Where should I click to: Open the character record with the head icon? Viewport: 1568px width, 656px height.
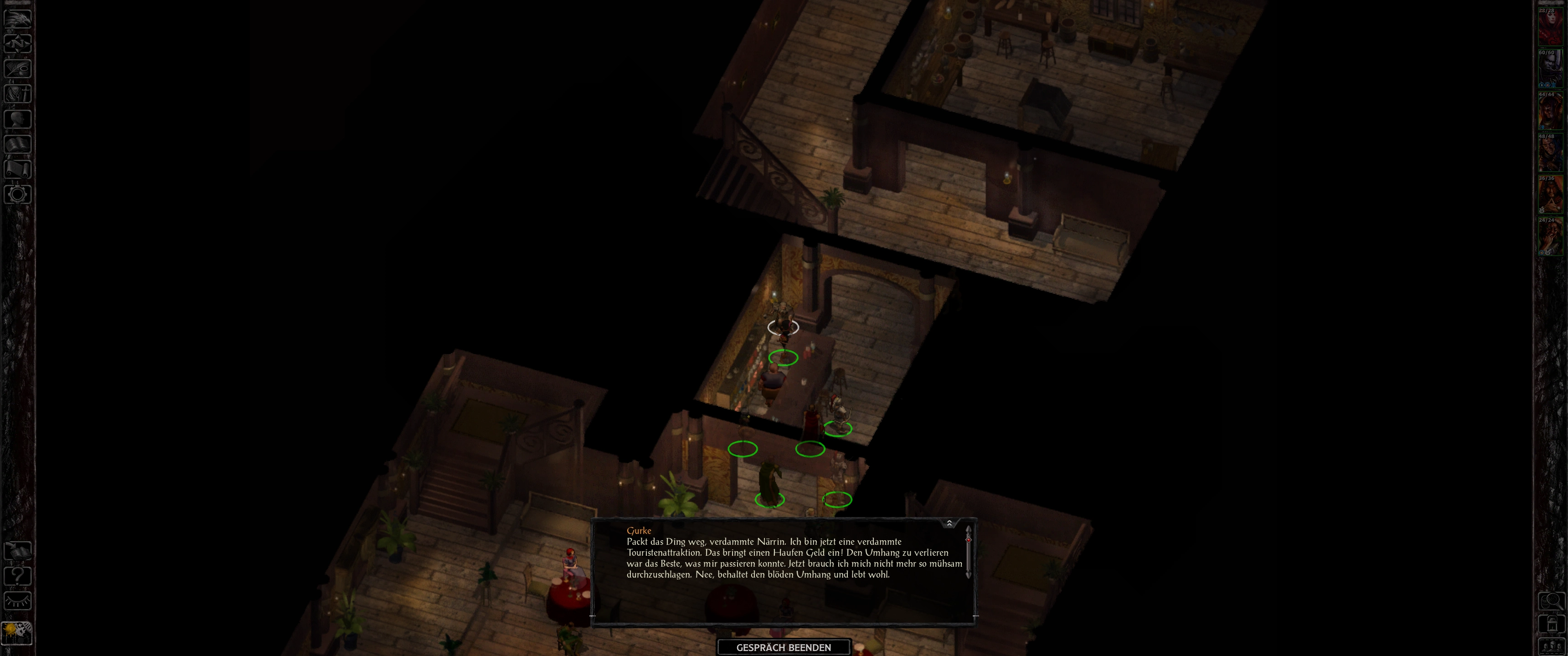[18, 118]
